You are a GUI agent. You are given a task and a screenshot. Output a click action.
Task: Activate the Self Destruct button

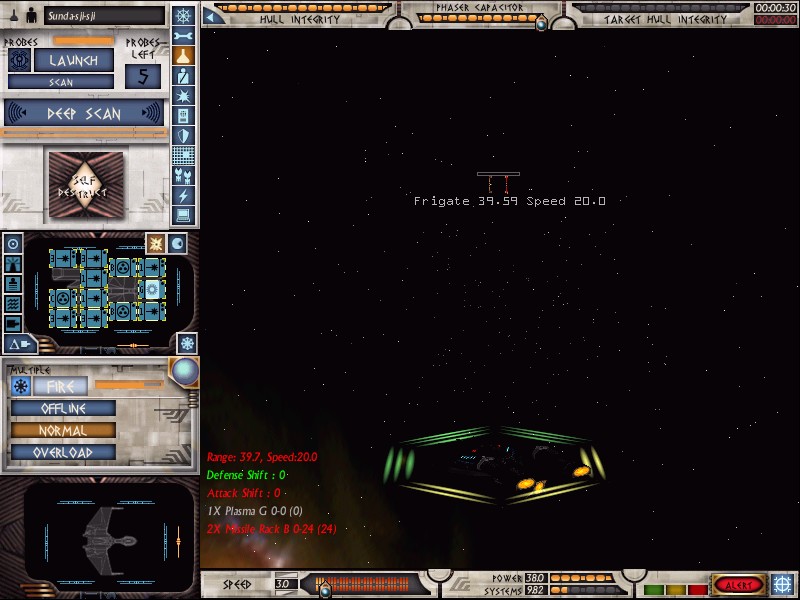coord(85,186)
